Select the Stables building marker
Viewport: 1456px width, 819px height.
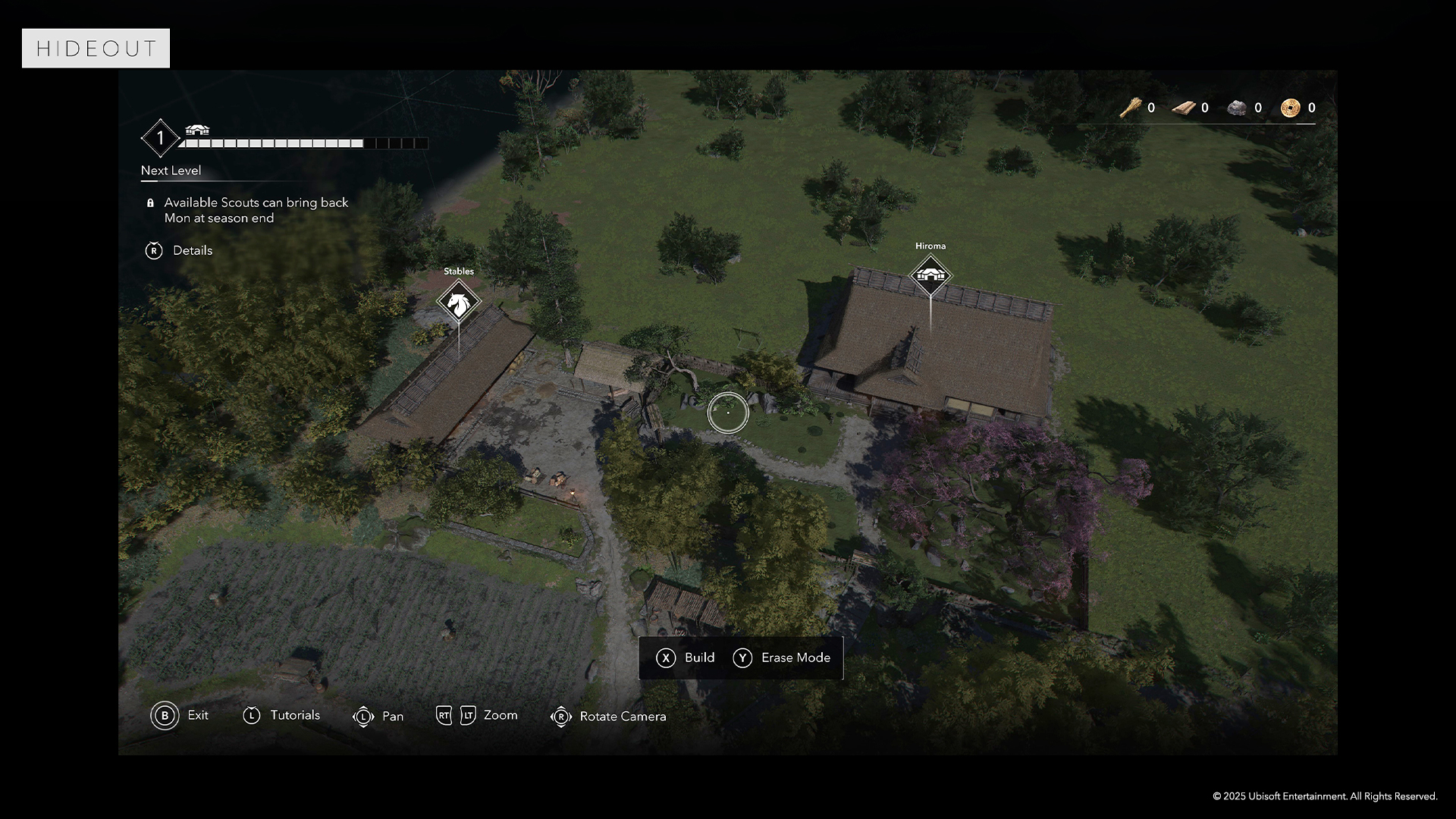click(x=458, y=302)
